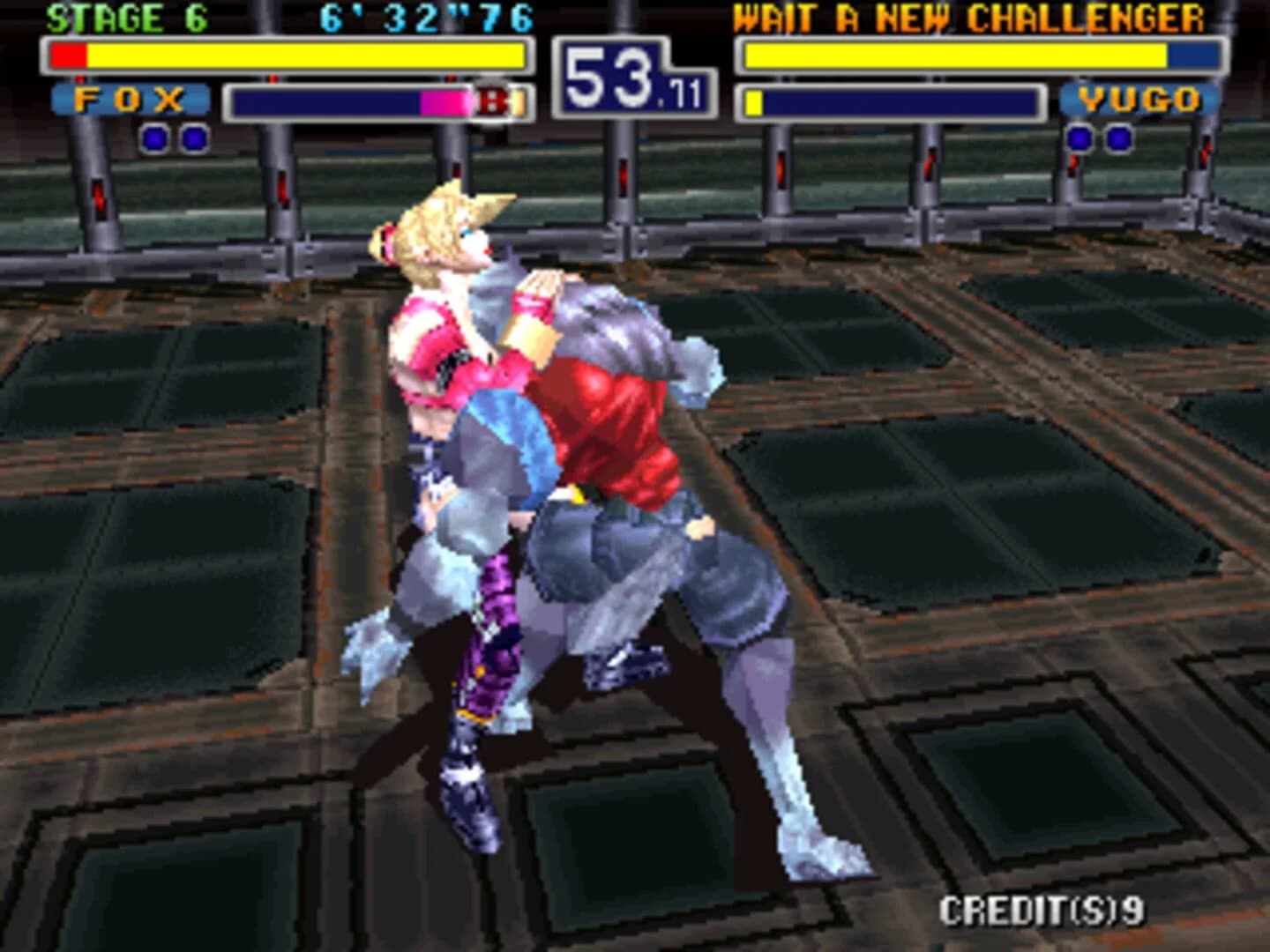Click the red depleted section of Fox's health bar

(x=66, y=56)
